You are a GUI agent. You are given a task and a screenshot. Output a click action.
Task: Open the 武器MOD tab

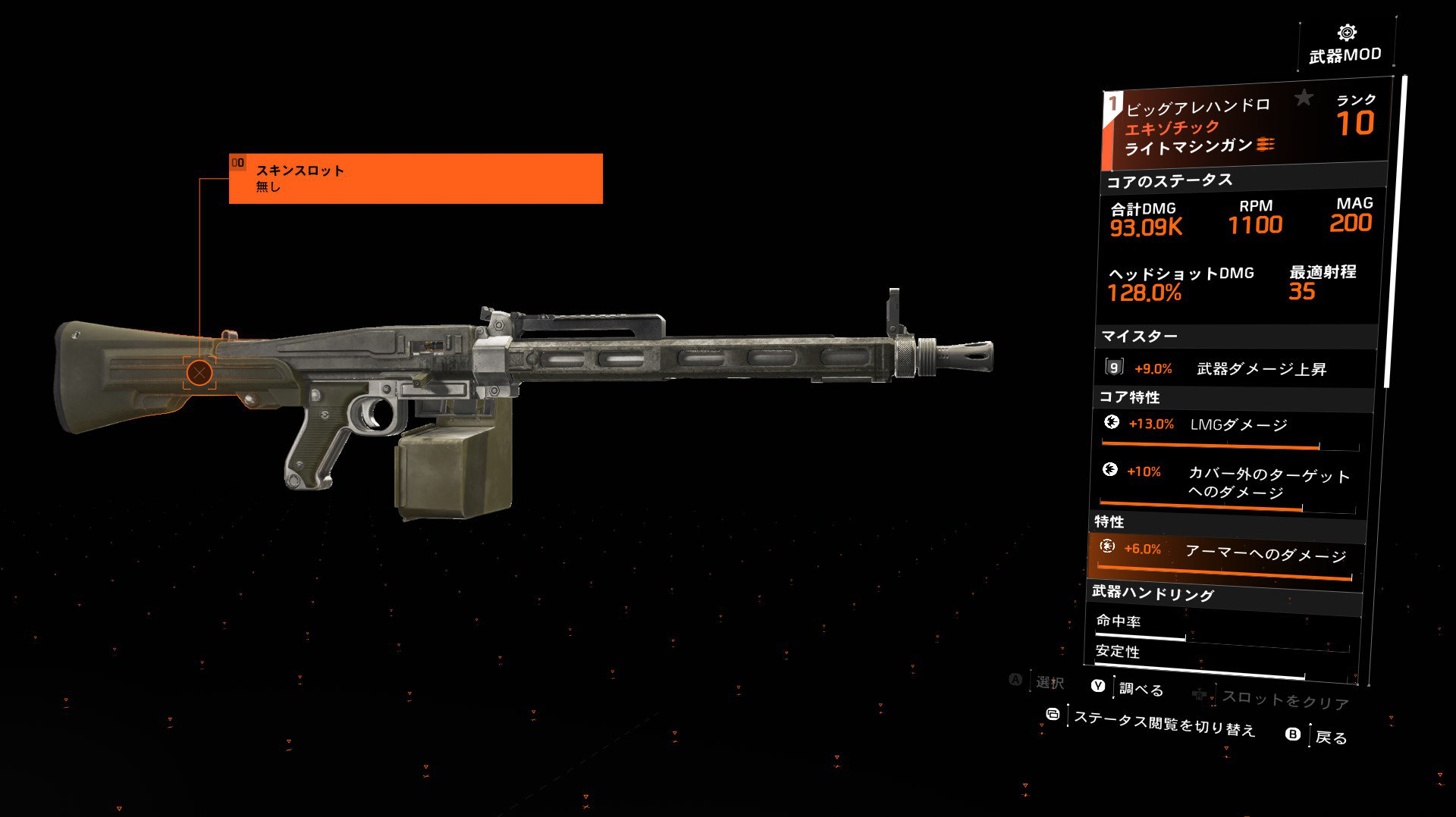[1346, 45]
